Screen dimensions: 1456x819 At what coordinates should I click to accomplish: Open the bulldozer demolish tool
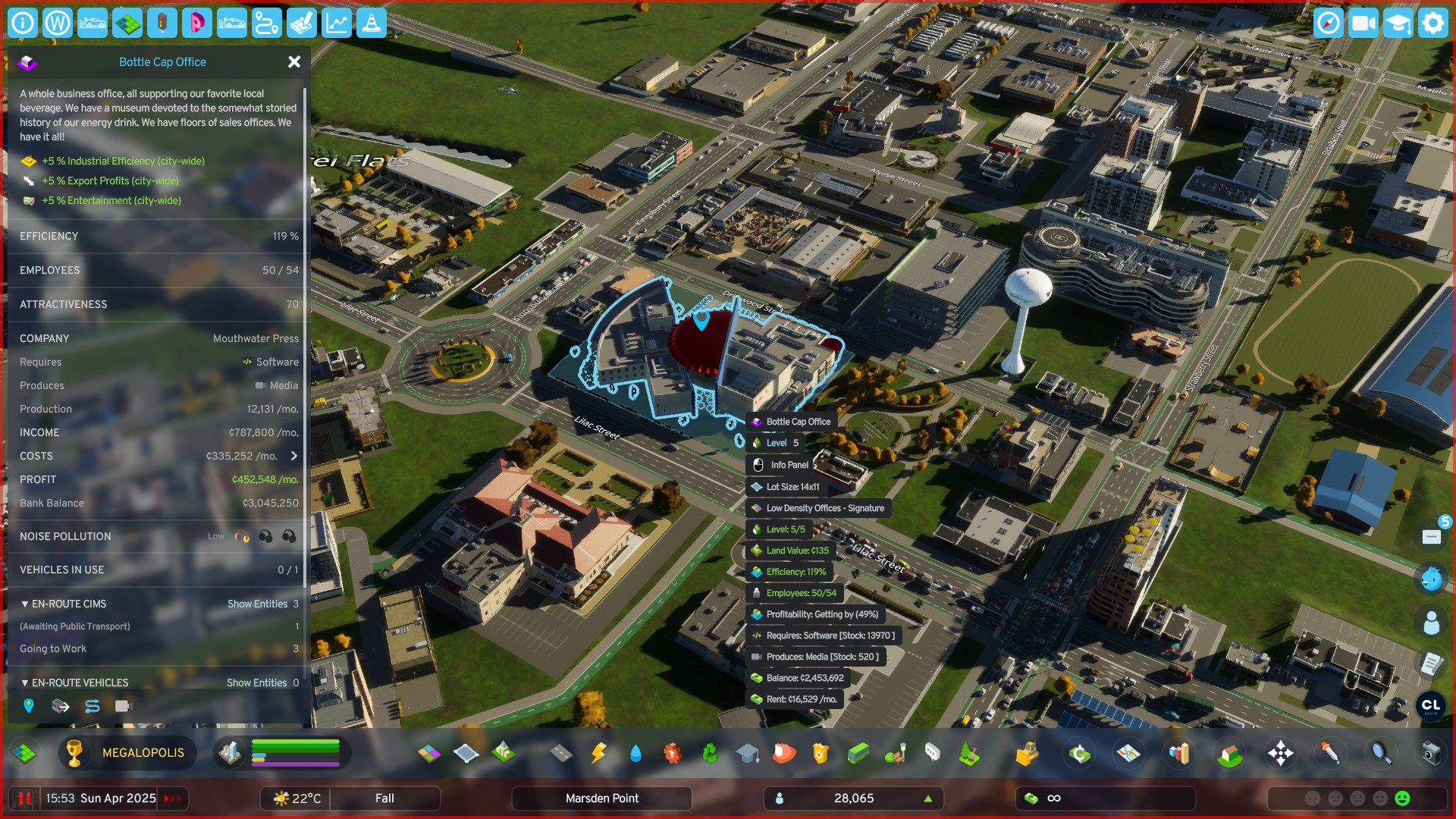1026,753
